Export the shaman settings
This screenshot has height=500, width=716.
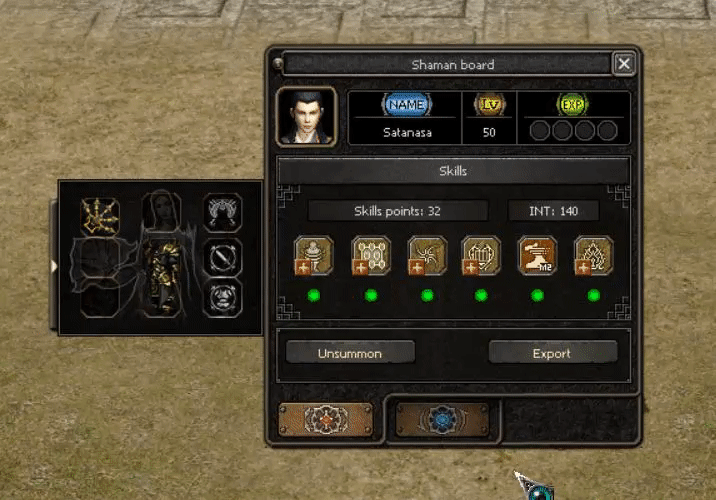(x=552, y=353)
